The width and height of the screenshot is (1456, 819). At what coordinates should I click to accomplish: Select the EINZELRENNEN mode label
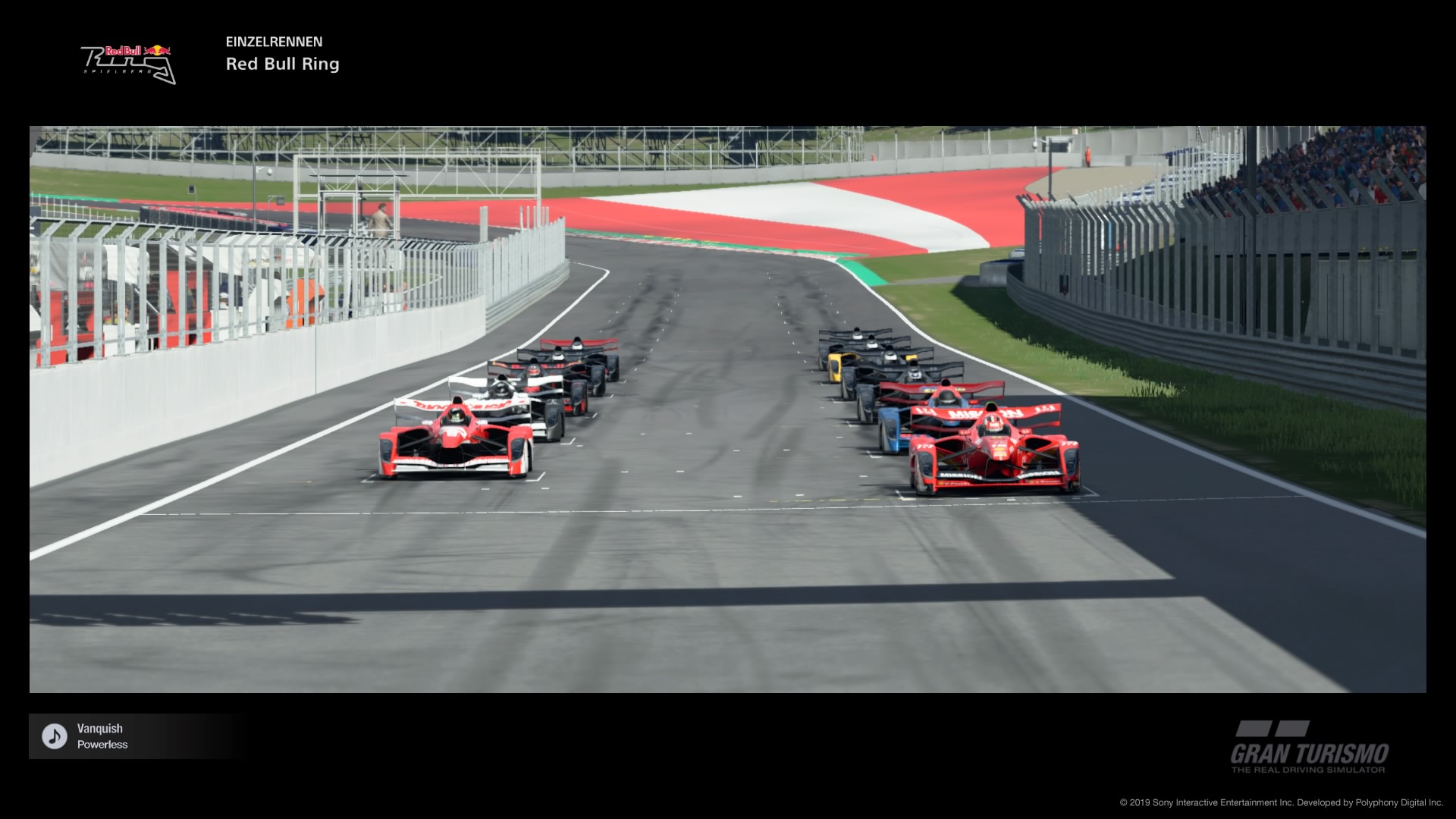coord(274,42)
